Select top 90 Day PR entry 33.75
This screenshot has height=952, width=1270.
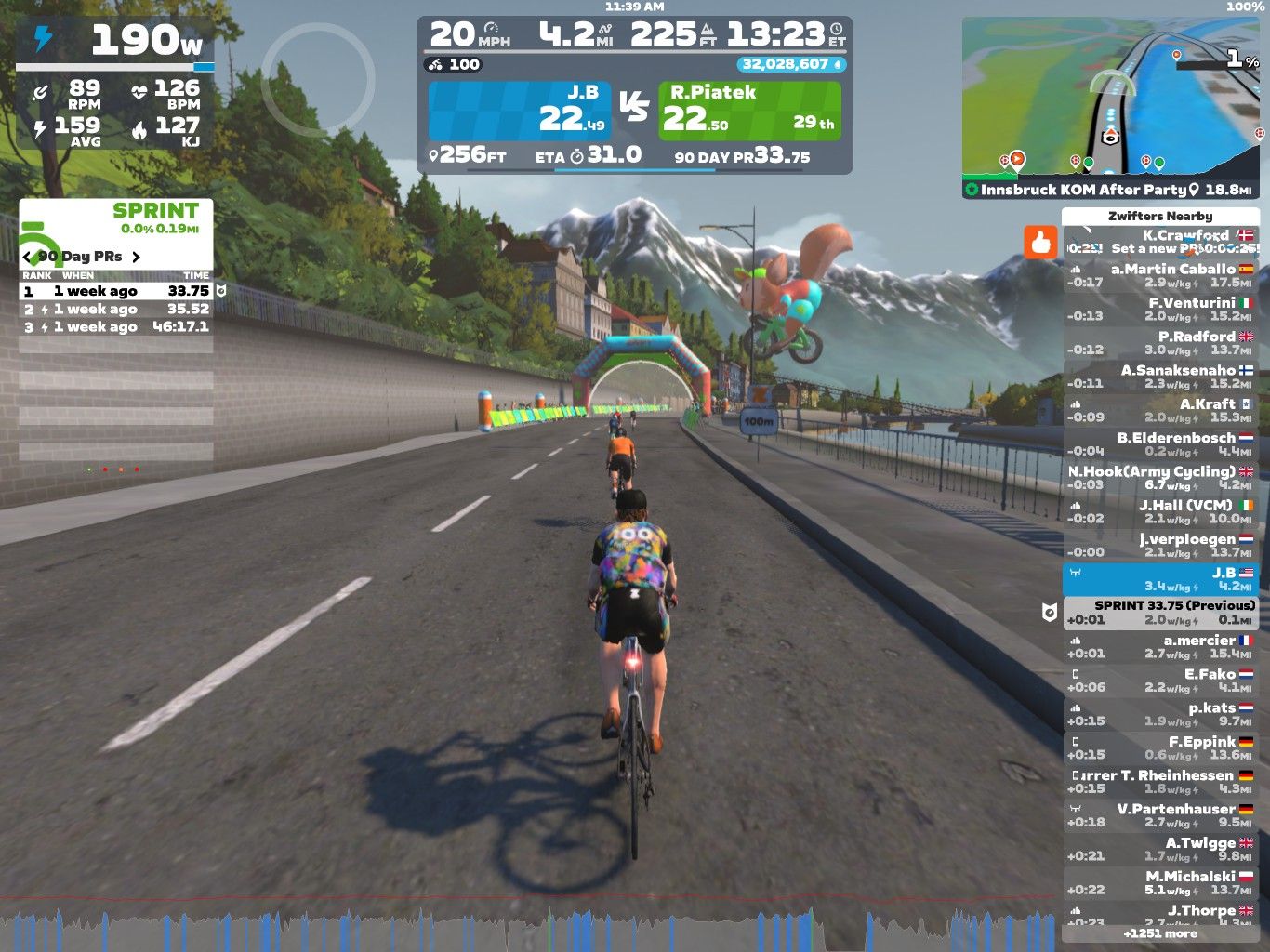116,291
